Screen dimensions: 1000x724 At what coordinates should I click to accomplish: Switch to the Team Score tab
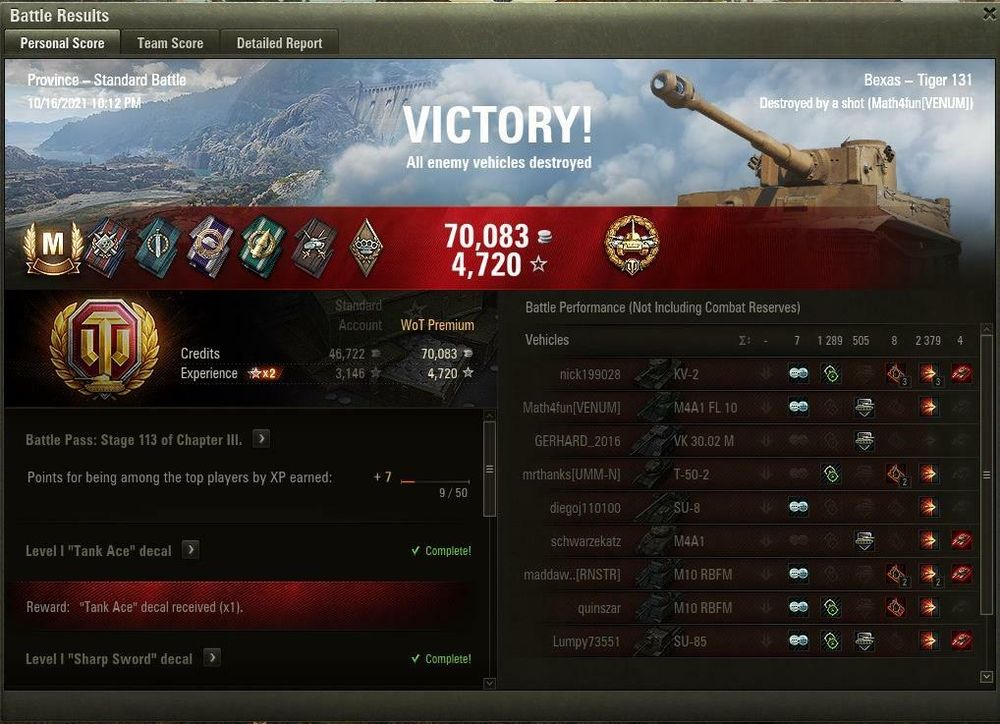[170, 43]
